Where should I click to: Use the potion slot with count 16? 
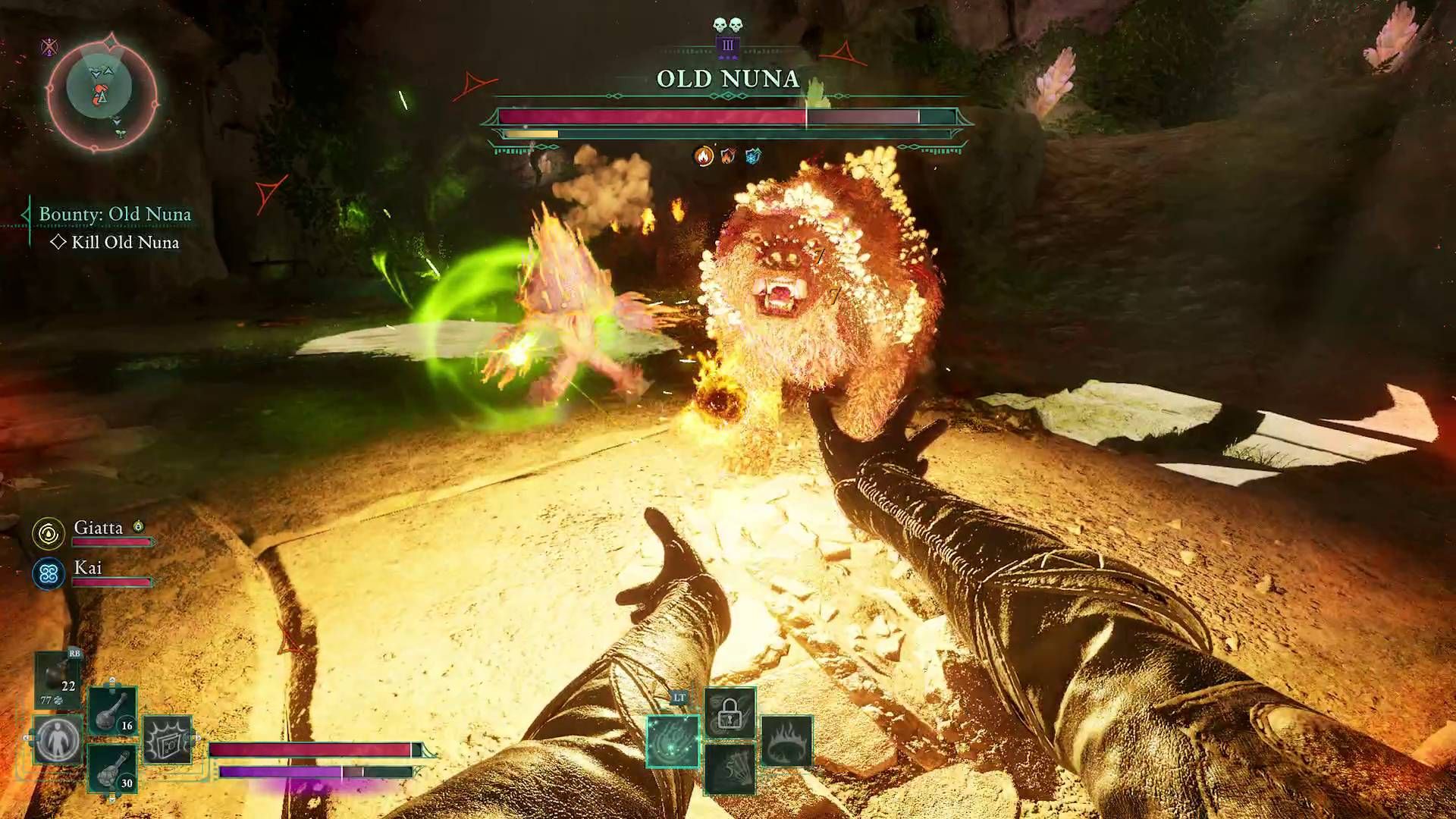pyautogui.click(x=113, y=711)
